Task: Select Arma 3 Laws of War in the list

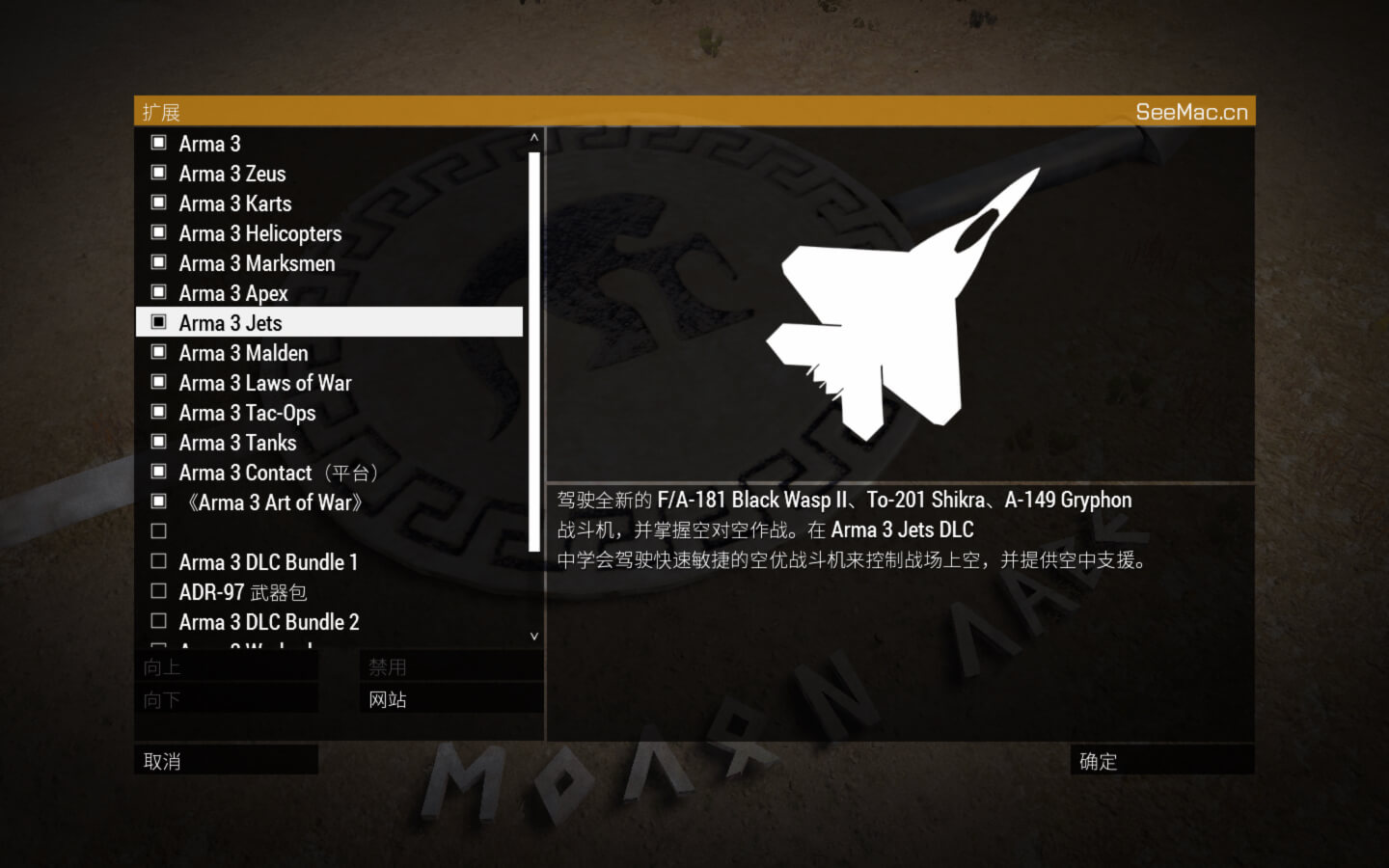Action: click(266, 382)
